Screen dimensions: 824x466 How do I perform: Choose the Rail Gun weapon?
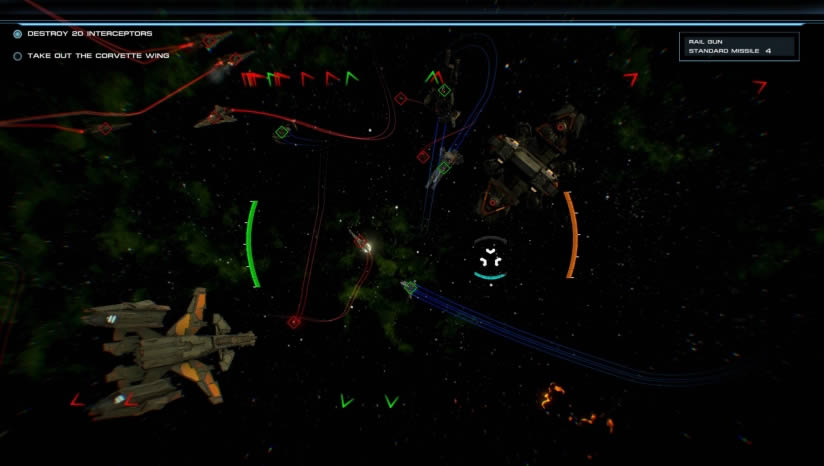coord(703,41)
